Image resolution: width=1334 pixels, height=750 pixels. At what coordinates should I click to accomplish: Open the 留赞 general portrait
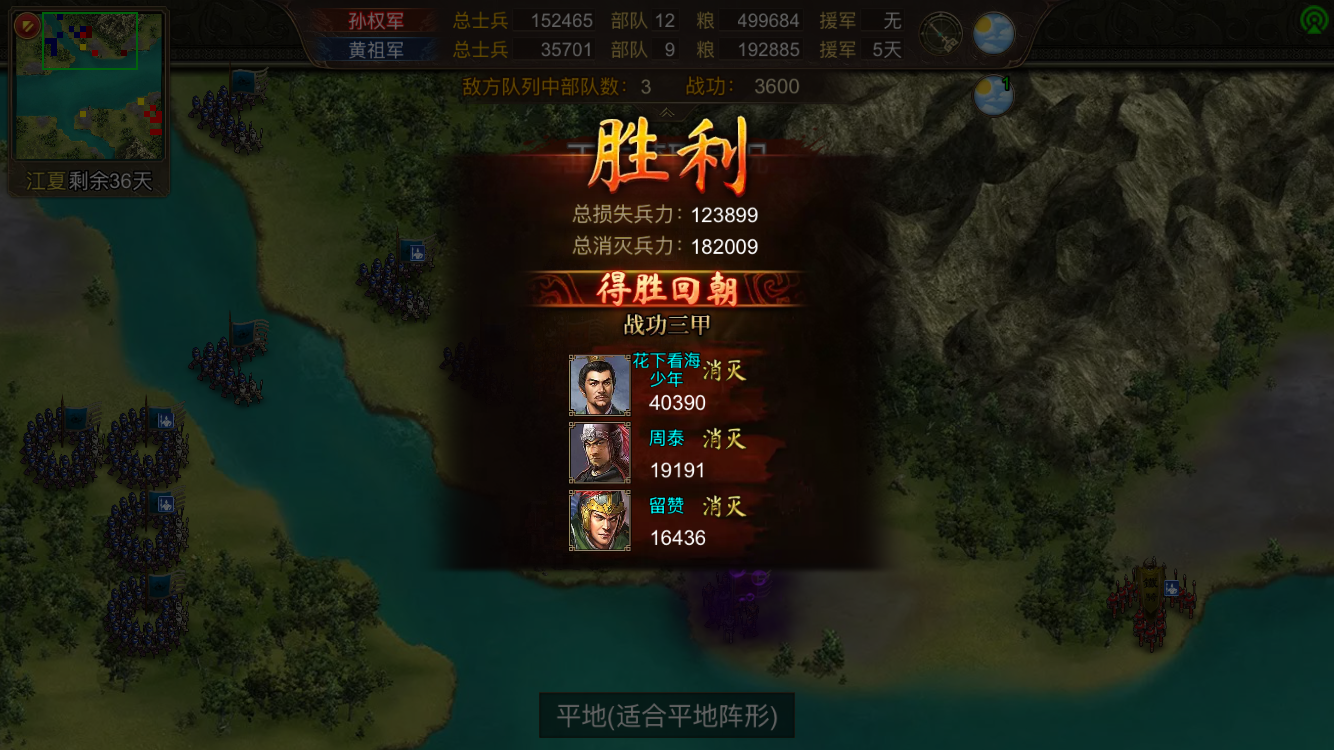tap(599, 519)
